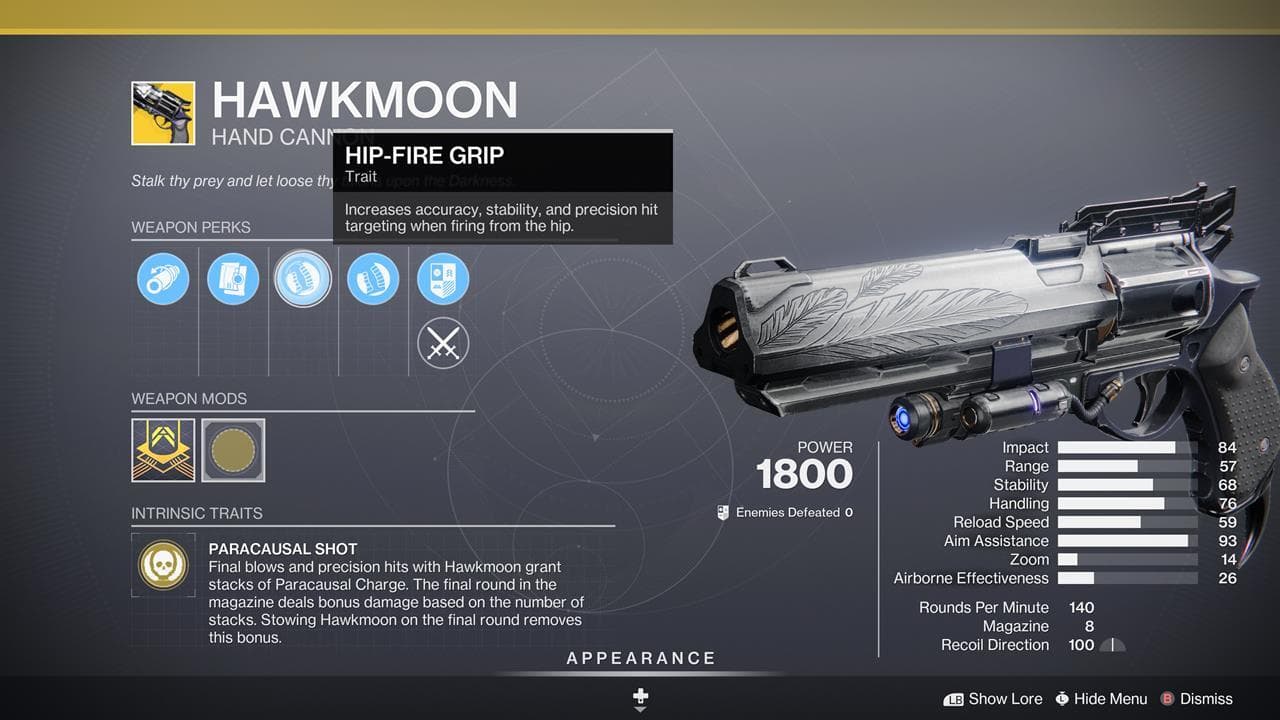Open the empty circular weapon mod slot
The width and height of the screenshot is (1280, 720).
[x=233, y=450]
